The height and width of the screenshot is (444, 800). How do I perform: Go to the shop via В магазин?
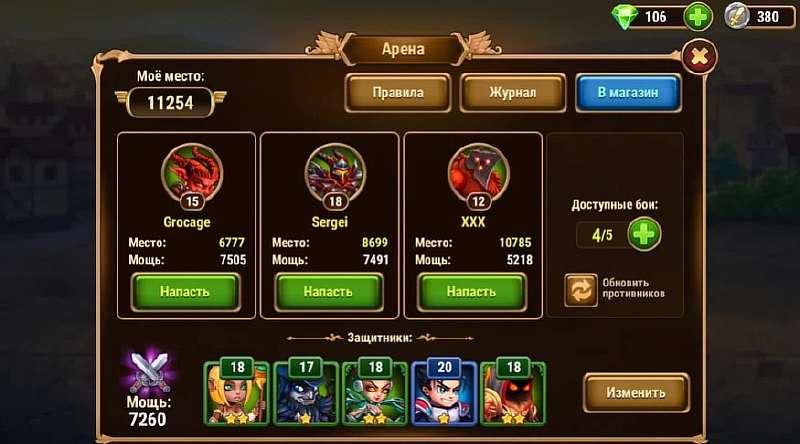628,93
